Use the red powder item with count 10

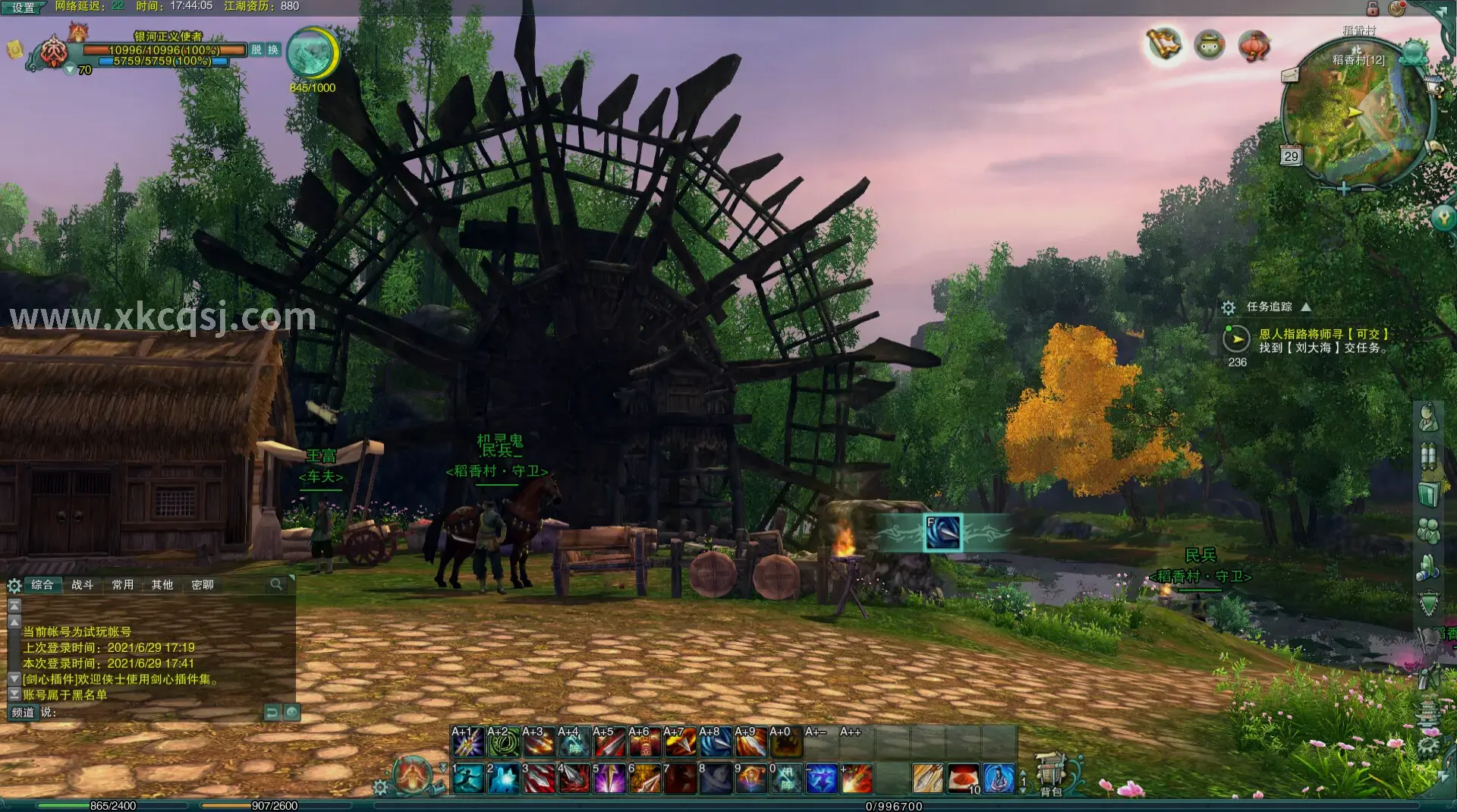click(963, 779)
